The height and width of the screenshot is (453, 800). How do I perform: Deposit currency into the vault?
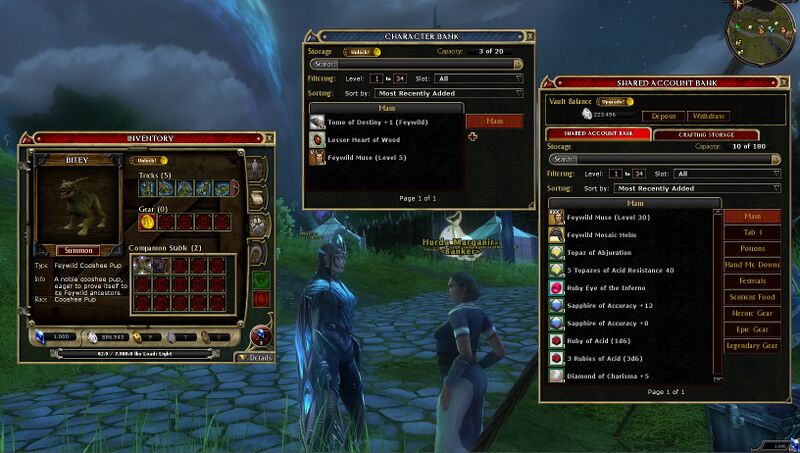[x=664, y=116]
